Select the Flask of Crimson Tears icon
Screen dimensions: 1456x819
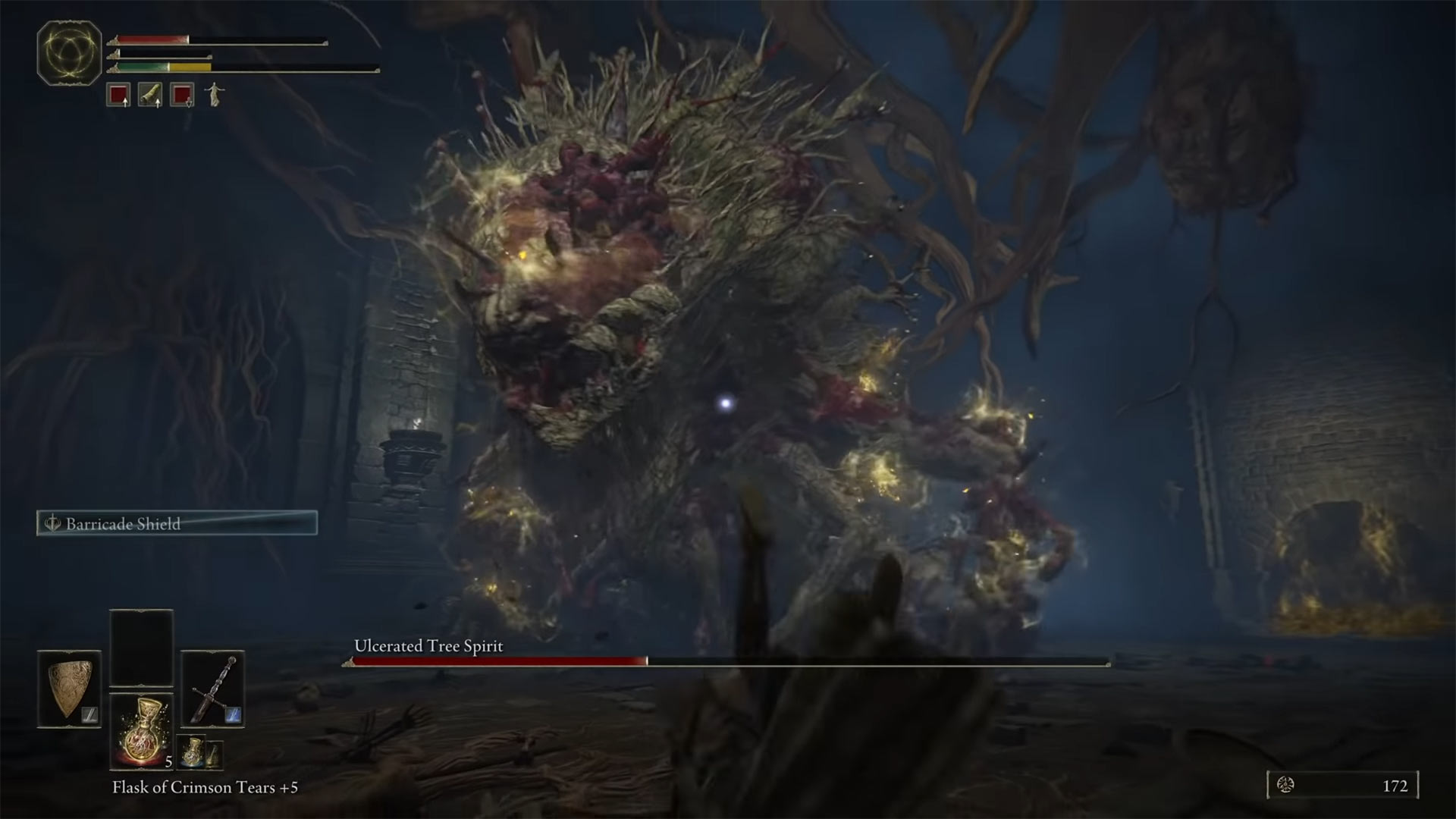point(142,732)
